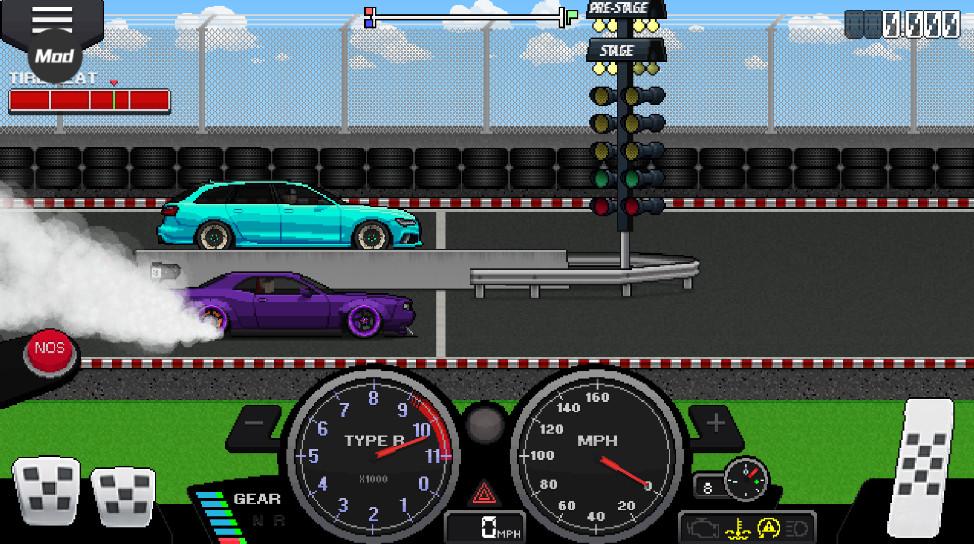Click the round gray button between gauges

coord(486,423)
